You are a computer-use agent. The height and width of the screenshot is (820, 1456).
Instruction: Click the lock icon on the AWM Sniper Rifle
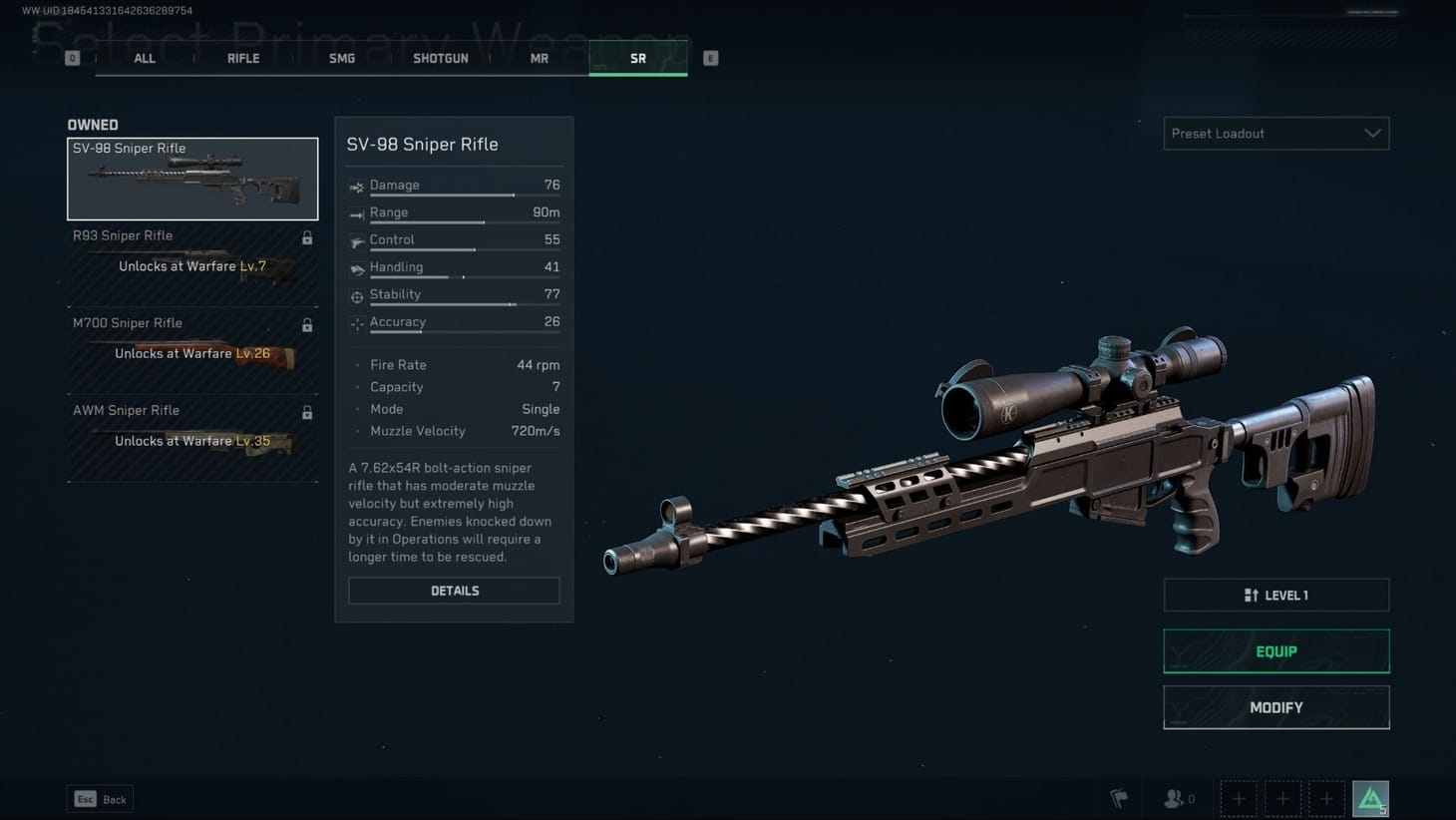click(x=307, y=412)
